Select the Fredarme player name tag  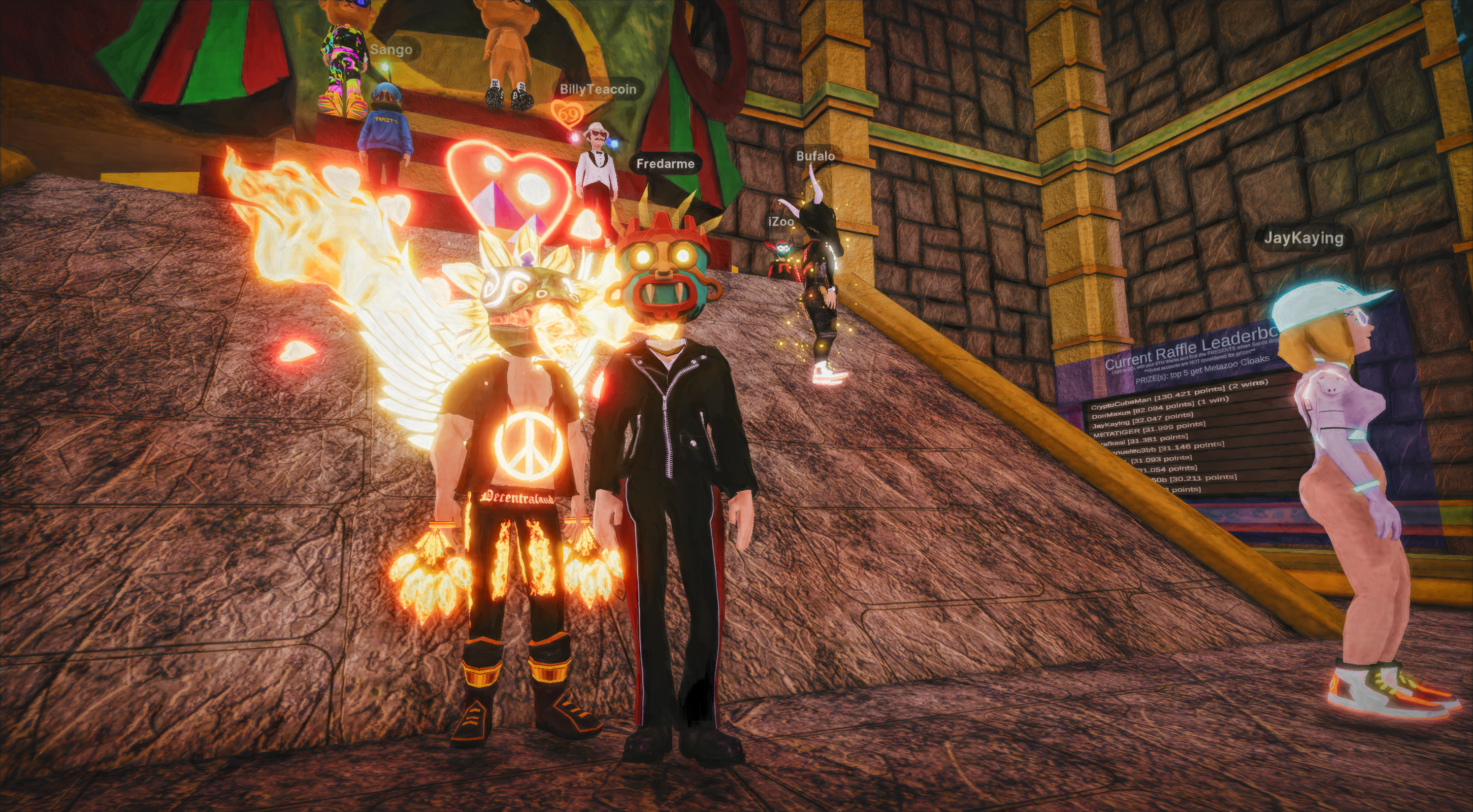(665, 164)
